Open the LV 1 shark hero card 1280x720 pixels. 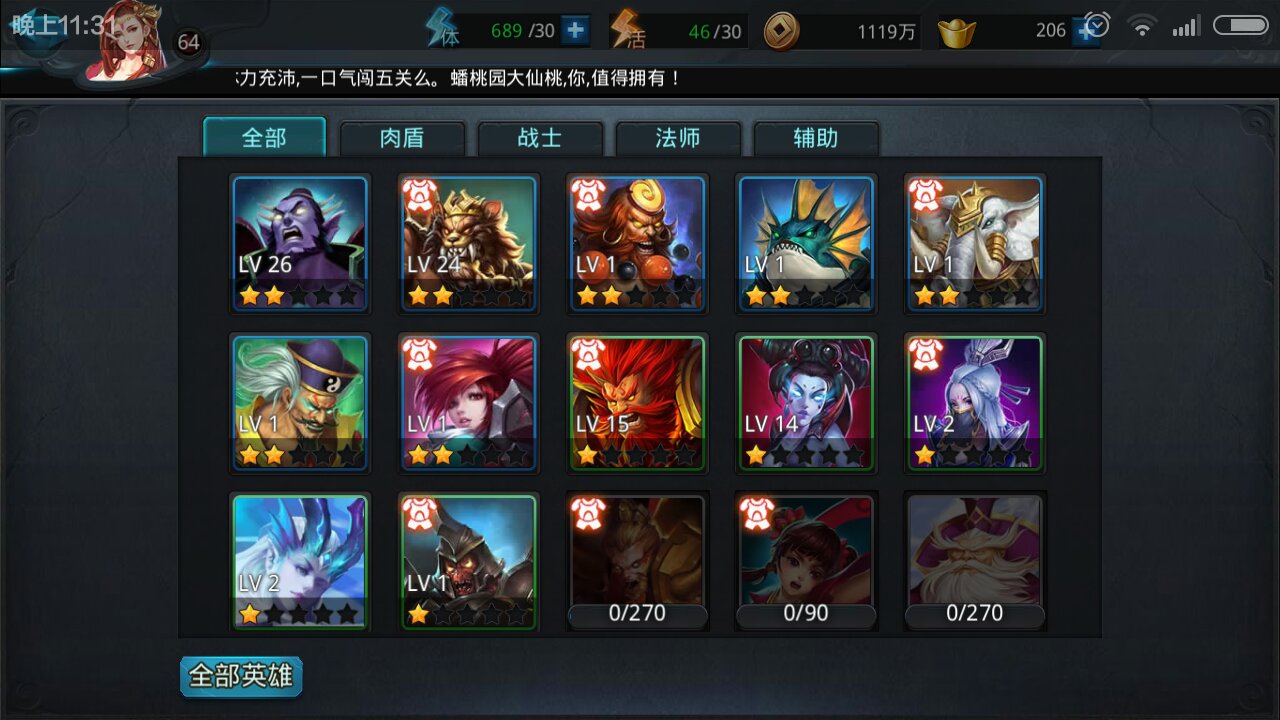pos(806,243)
